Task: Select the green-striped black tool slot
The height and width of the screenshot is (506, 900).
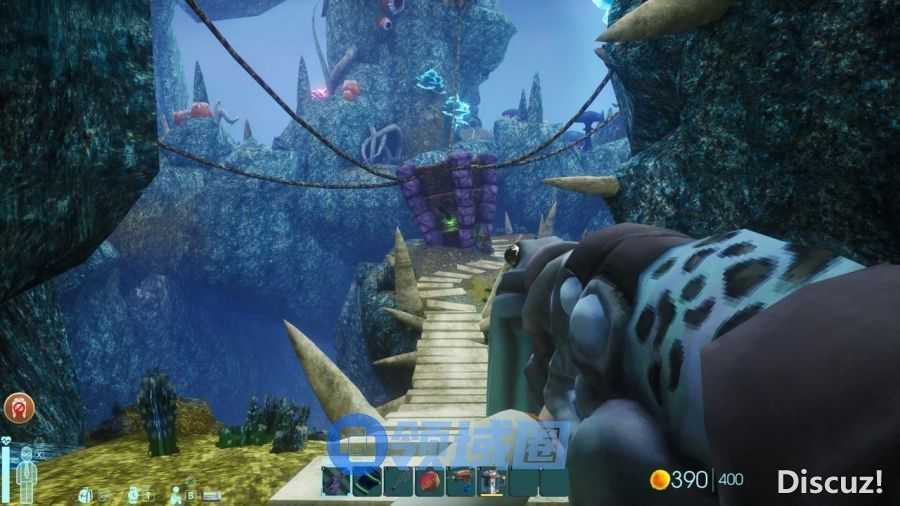Action: coord(369,482)
